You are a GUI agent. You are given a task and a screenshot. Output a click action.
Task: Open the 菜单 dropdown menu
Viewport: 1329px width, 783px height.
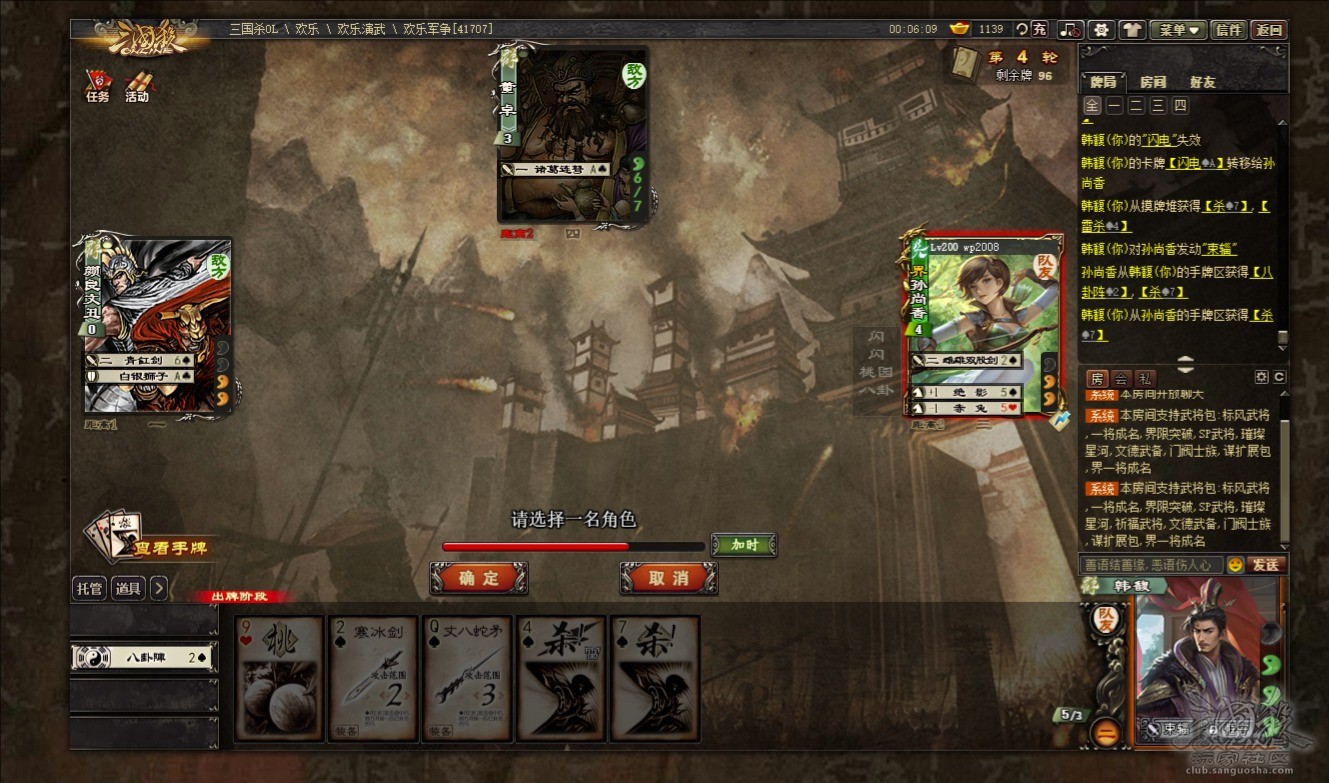[x=1178, y=30]
